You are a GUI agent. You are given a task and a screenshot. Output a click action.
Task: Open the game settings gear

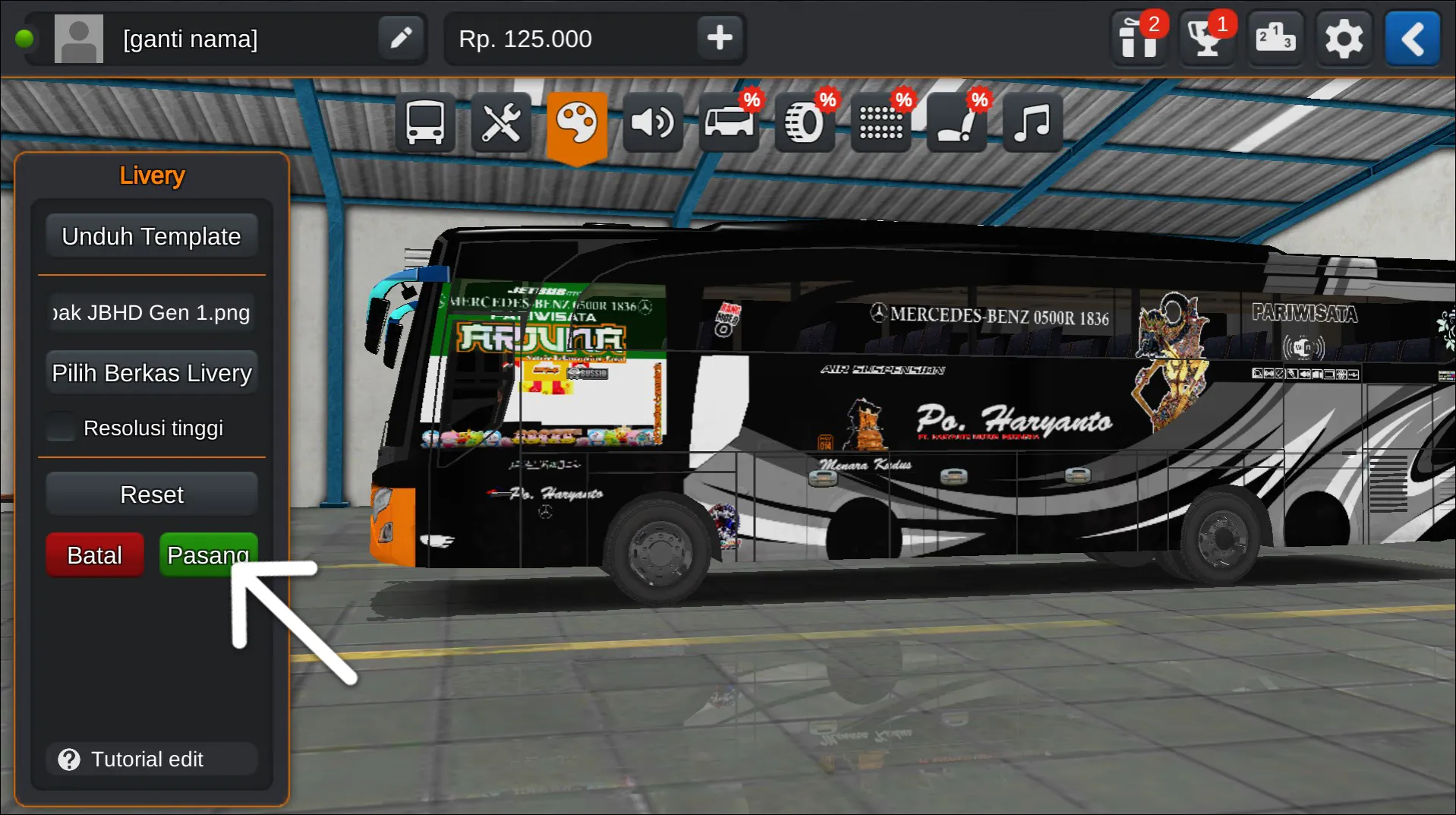pyautogui.click(x=1344, y=38)
